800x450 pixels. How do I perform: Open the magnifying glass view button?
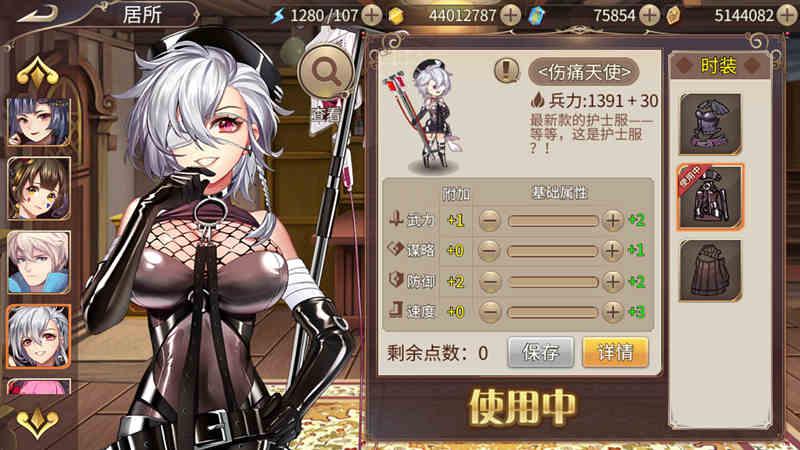click(326, 70)
